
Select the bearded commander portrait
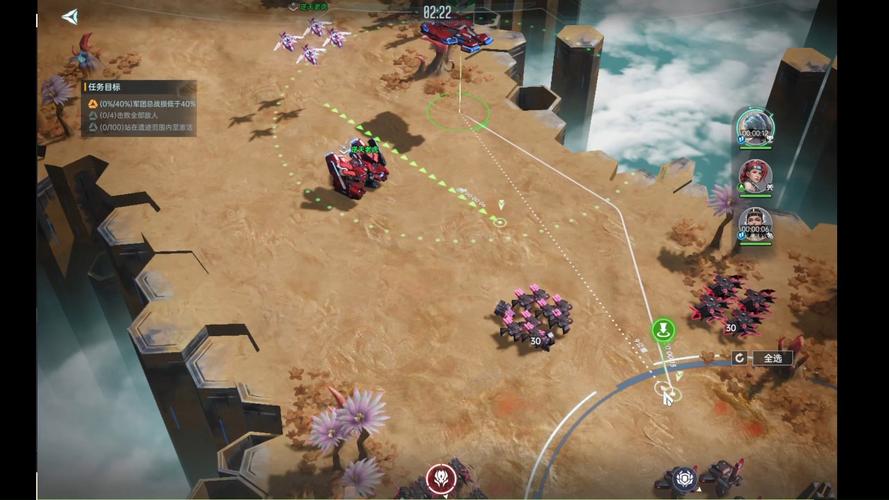(754, 224)
